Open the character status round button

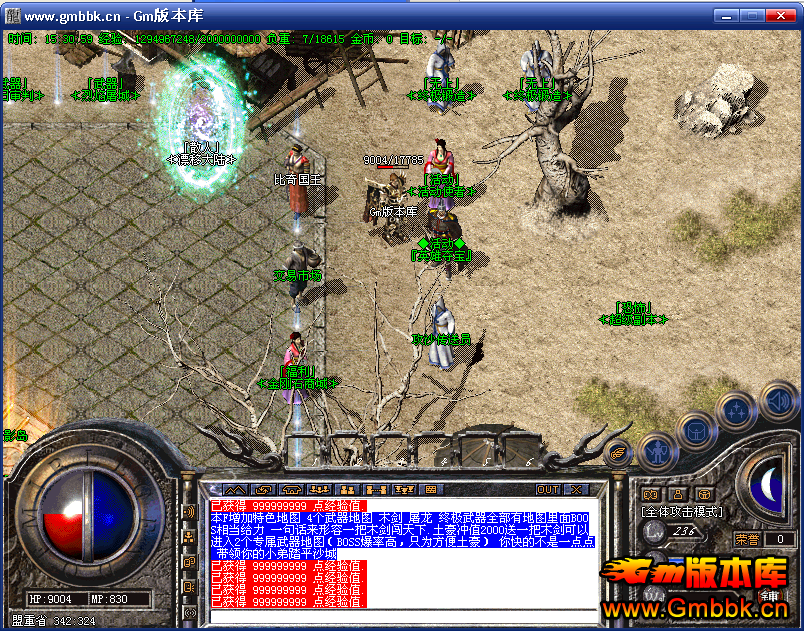coord(656,452)
